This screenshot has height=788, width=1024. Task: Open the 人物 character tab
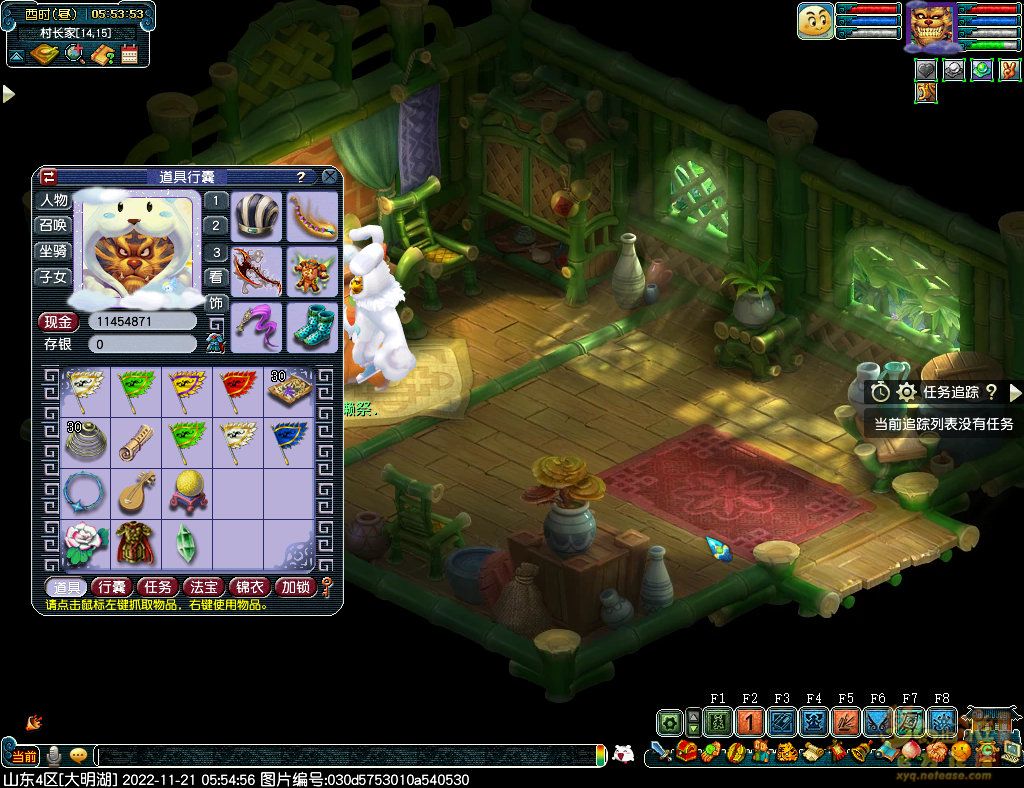pyautogui.click(x=53, y=200)
